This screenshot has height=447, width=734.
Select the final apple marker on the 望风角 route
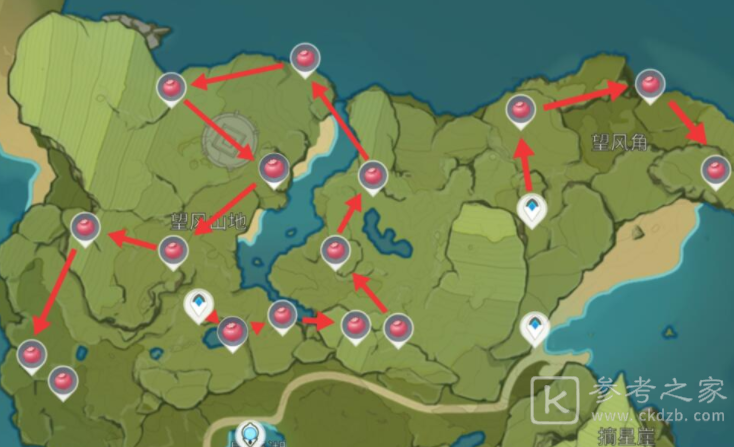pyautogui.click(x=714, y=169)
